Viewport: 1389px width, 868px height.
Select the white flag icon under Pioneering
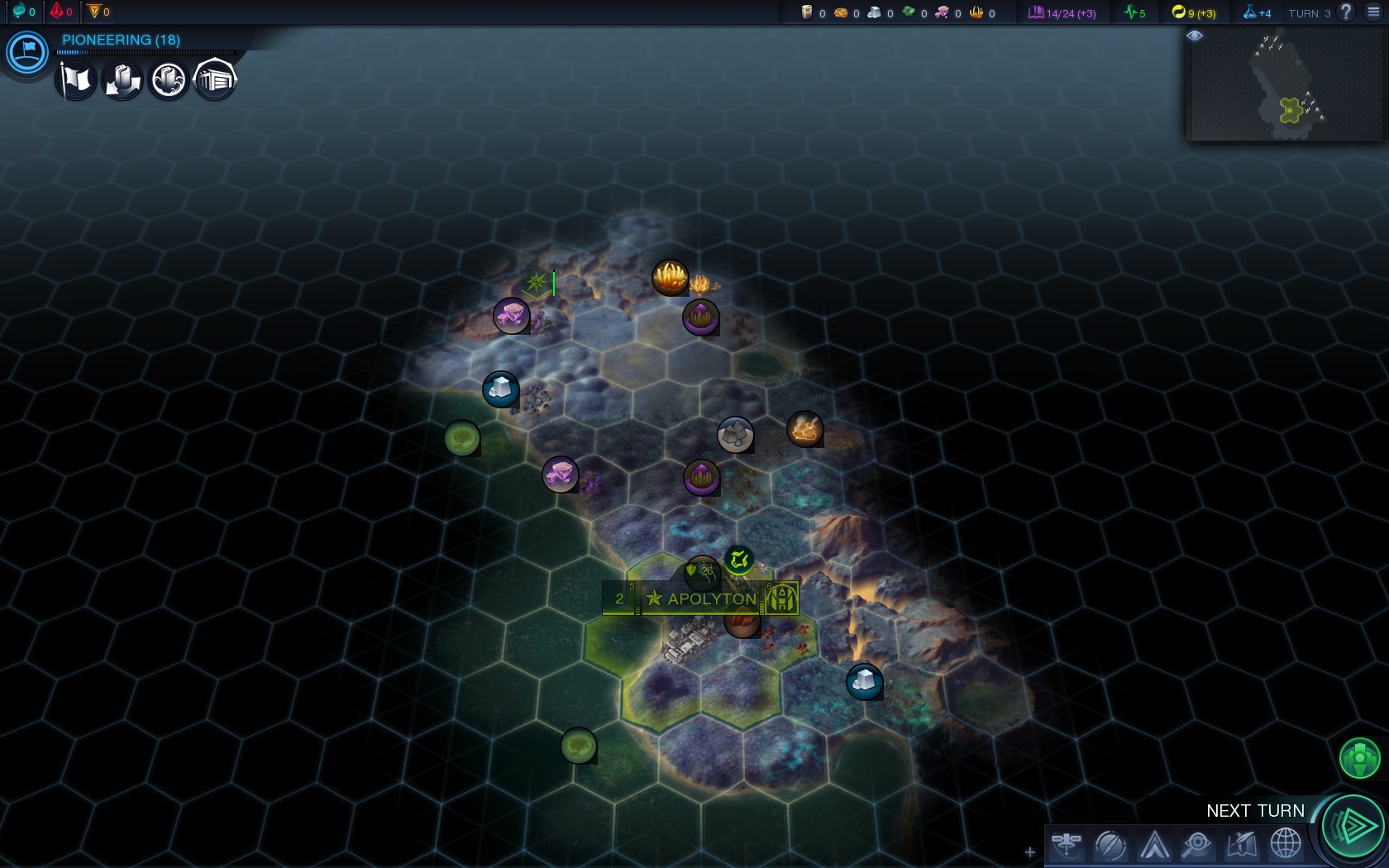pos(76,80)
